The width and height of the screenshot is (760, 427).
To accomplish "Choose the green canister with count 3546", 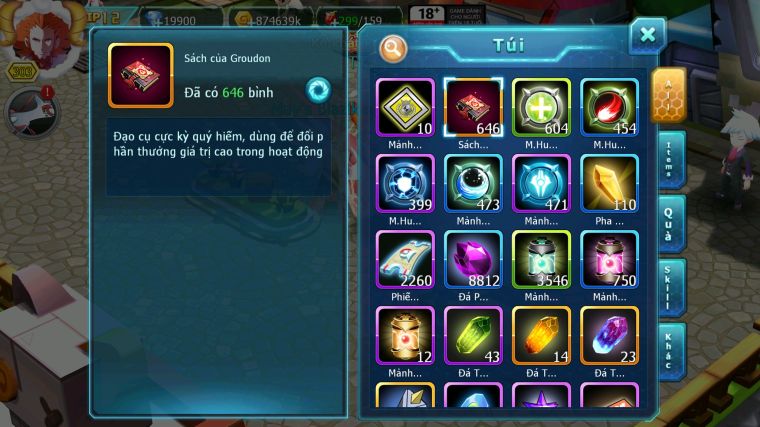I will coord(541,259).
